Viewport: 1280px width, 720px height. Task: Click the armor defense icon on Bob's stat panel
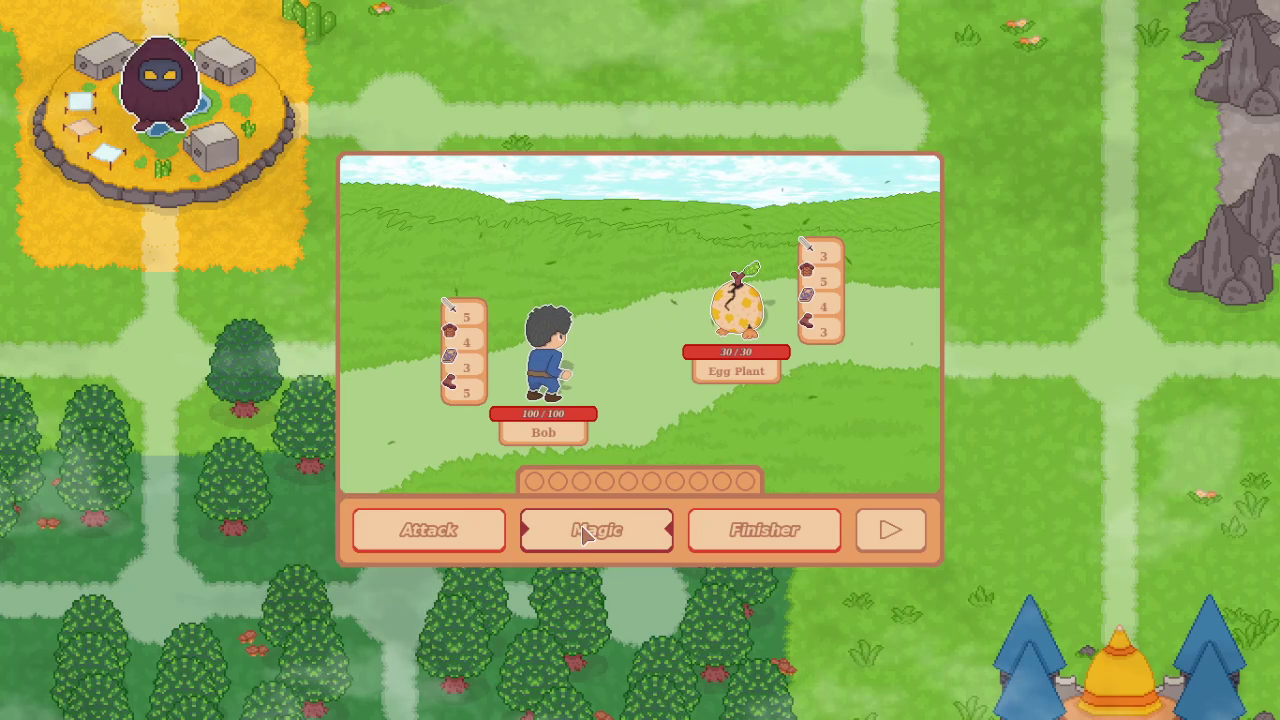click(450, 330)
